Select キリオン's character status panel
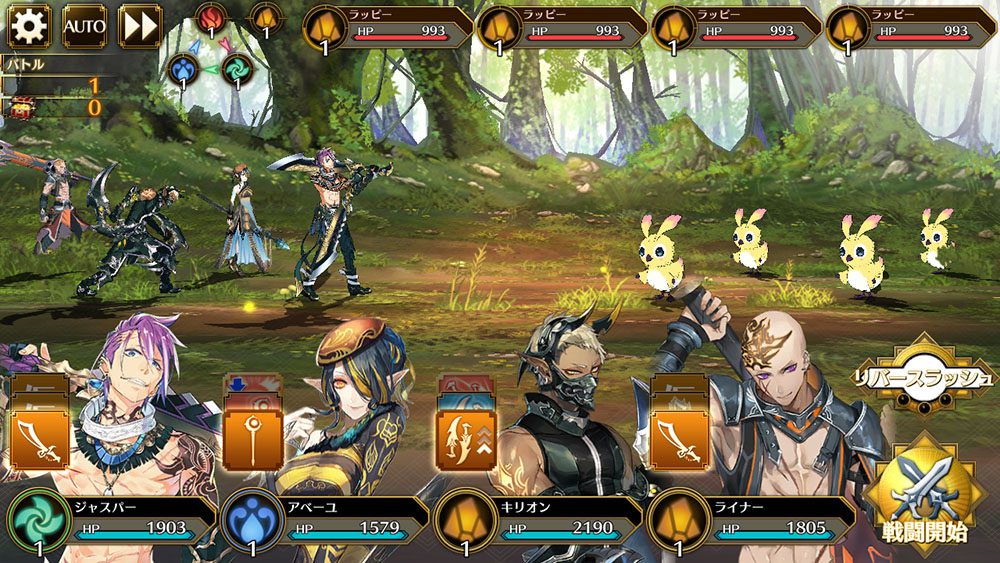1000x563 pixels. [540, 520]
